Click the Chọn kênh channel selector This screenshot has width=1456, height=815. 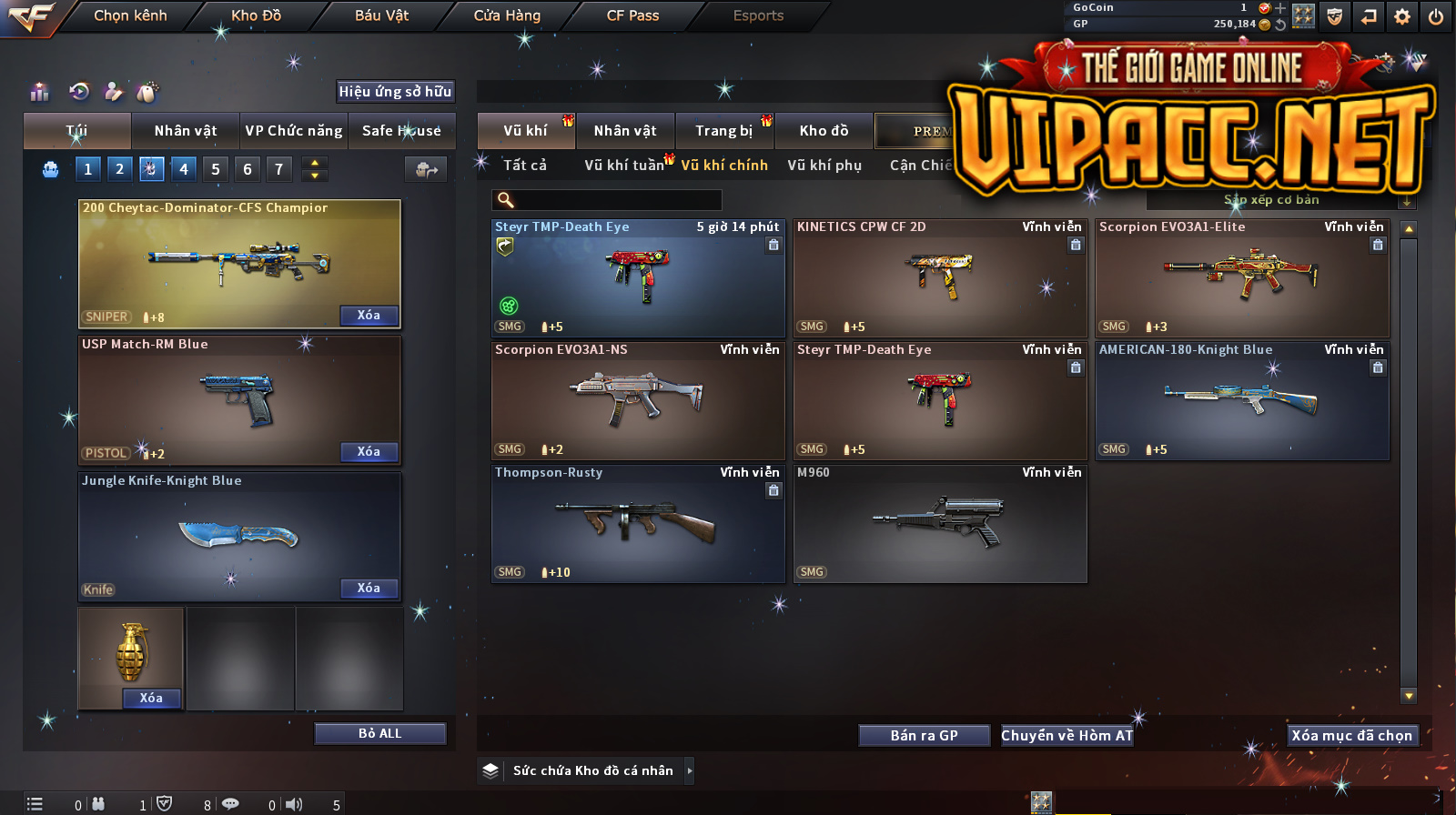pyautogui.click(x=130, y=15)
